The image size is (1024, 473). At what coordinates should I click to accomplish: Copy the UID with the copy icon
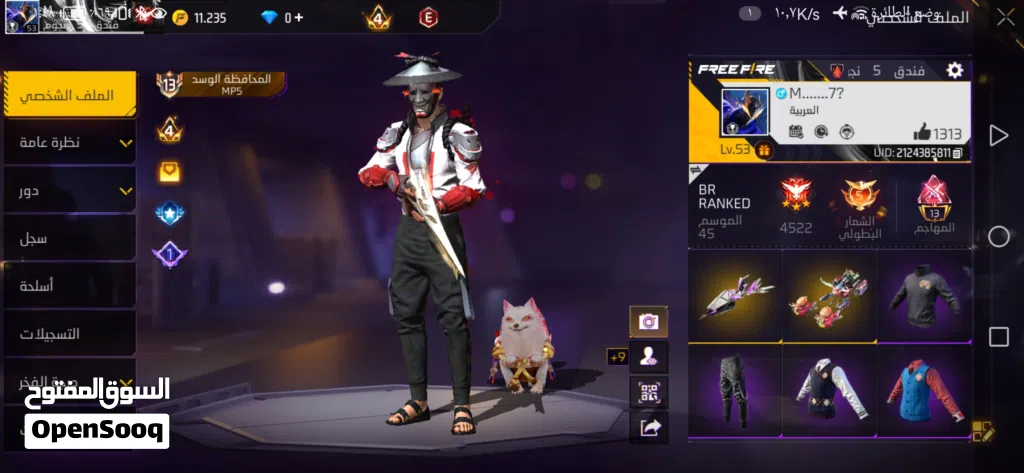(958, 152)
